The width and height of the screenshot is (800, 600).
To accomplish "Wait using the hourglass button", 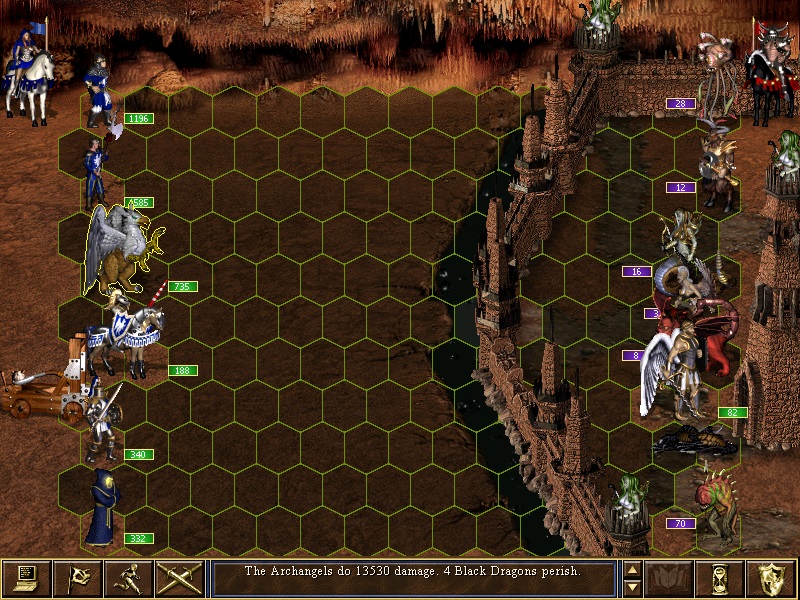I will [x=722, y=578].
